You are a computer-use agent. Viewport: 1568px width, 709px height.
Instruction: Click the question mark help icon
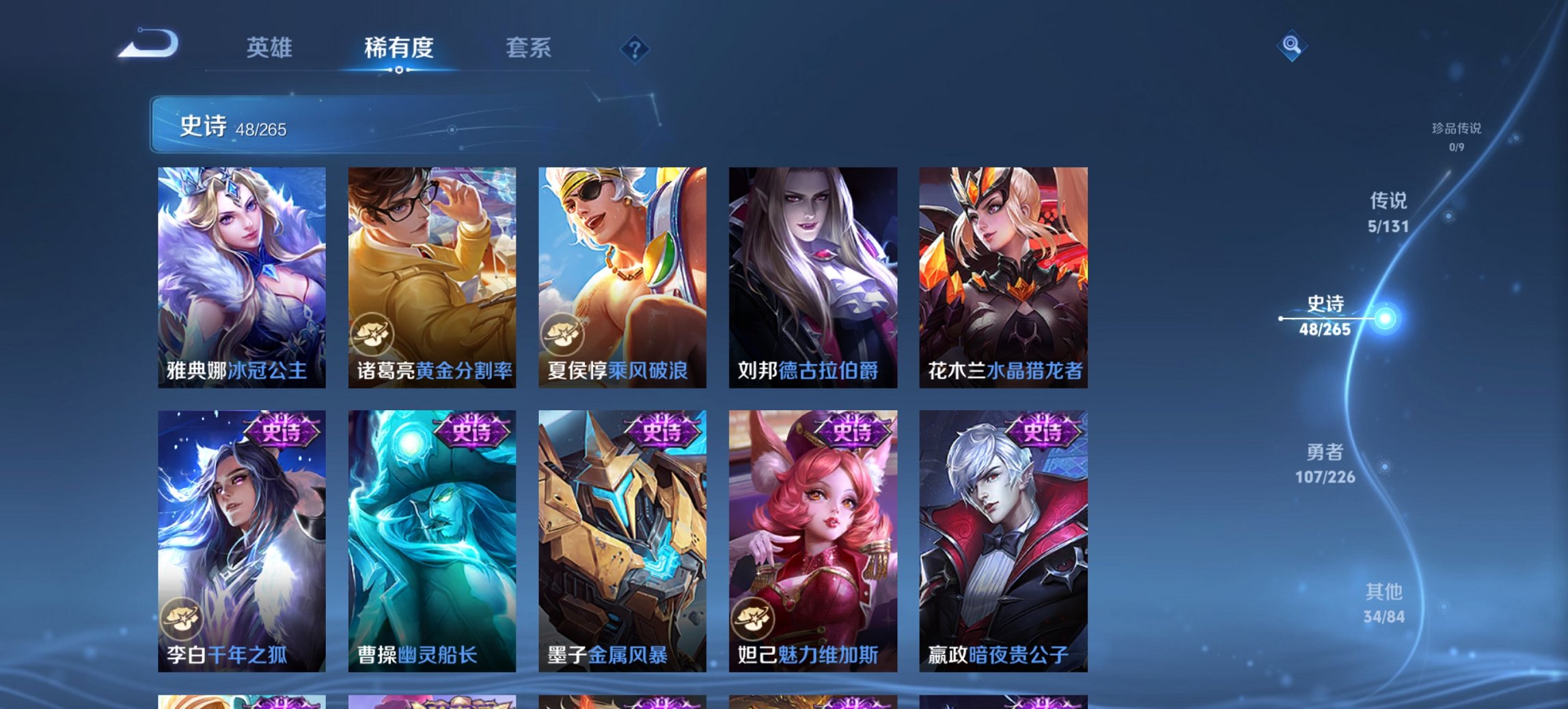(634, 48)
